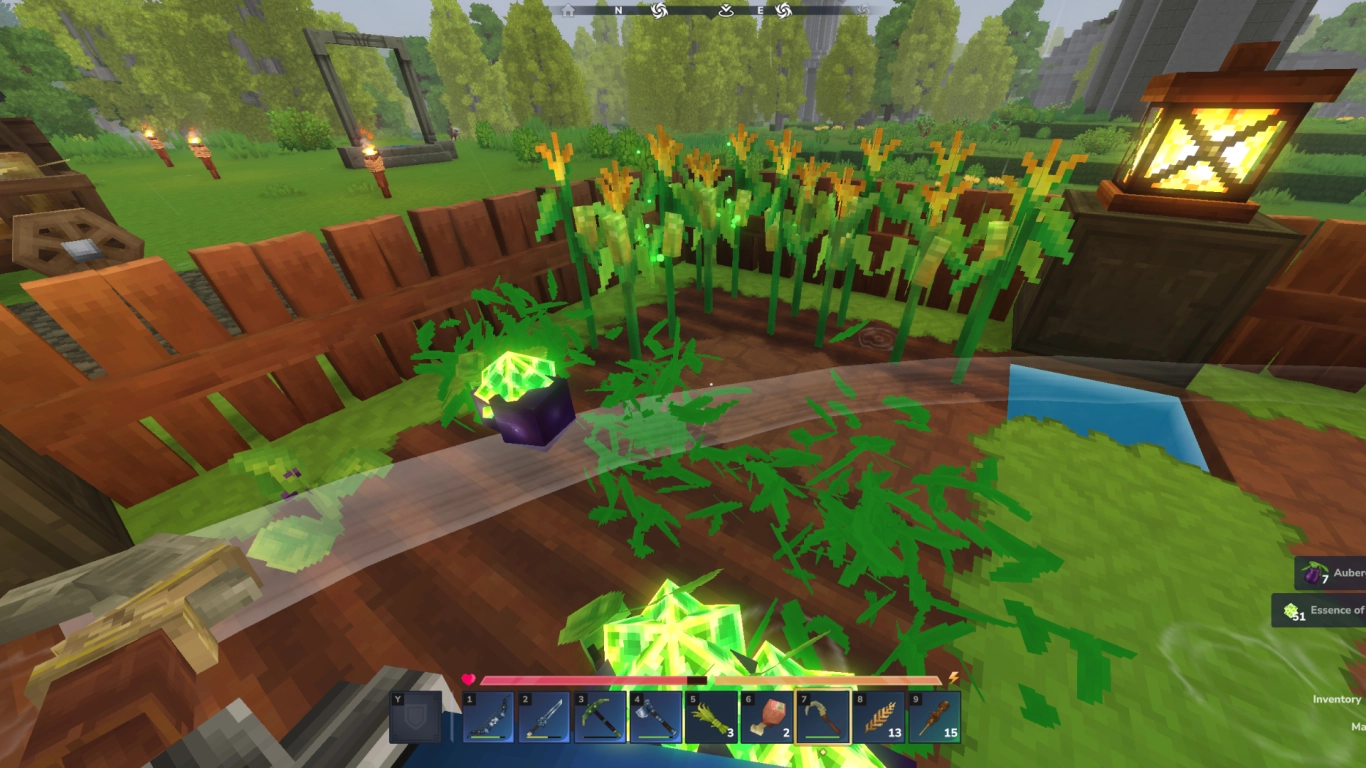Click the N marker on the compass
The image size is (1366, 768).
click(618, 11)
